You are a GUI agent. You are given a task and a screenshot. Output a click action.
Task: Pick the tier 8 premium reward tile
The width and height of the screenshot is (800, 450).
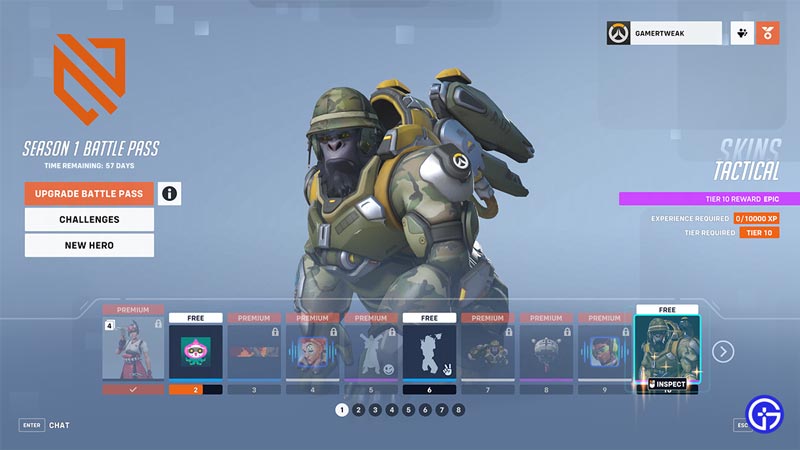pos(544,352)
